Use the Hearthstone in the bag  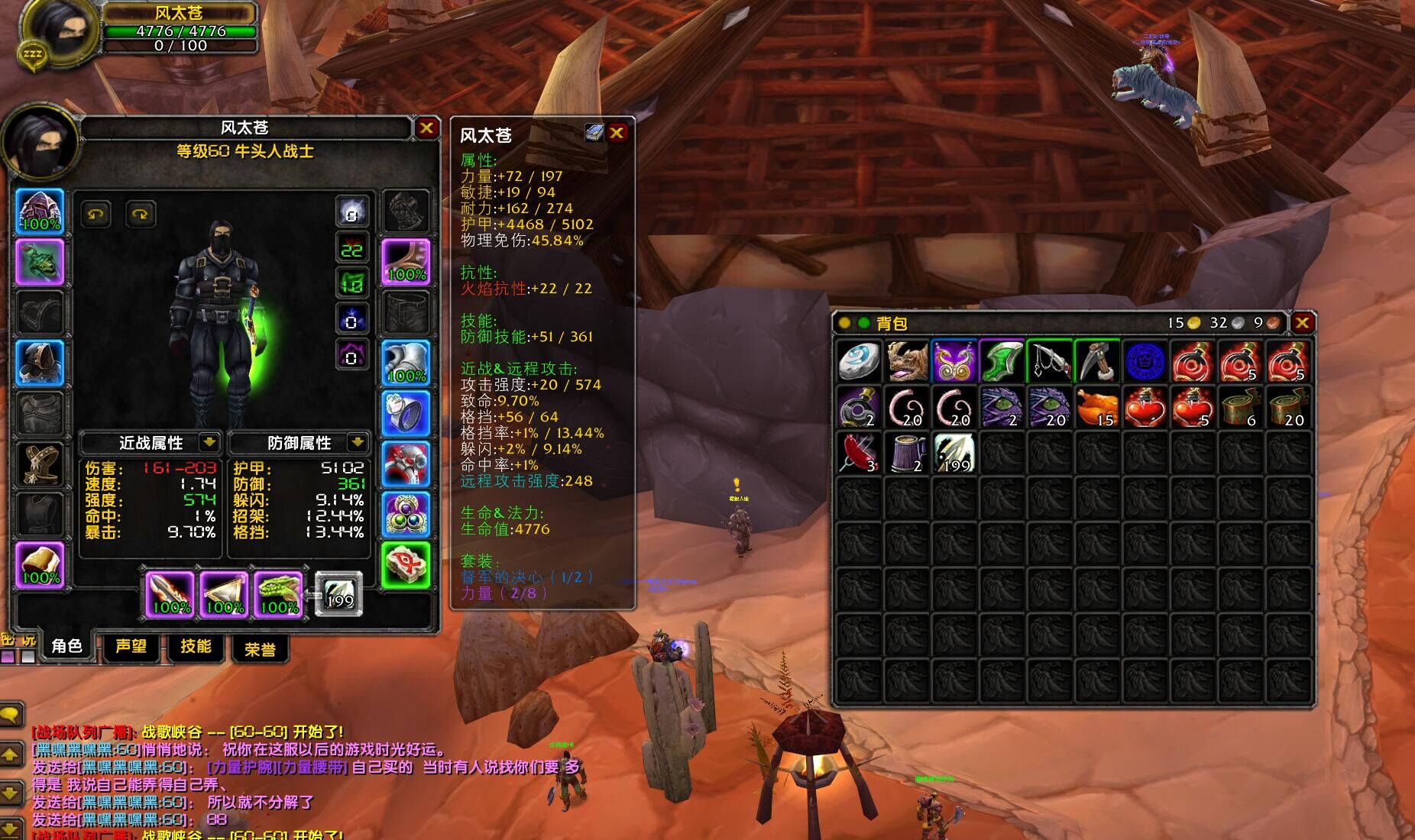(859, 361)
